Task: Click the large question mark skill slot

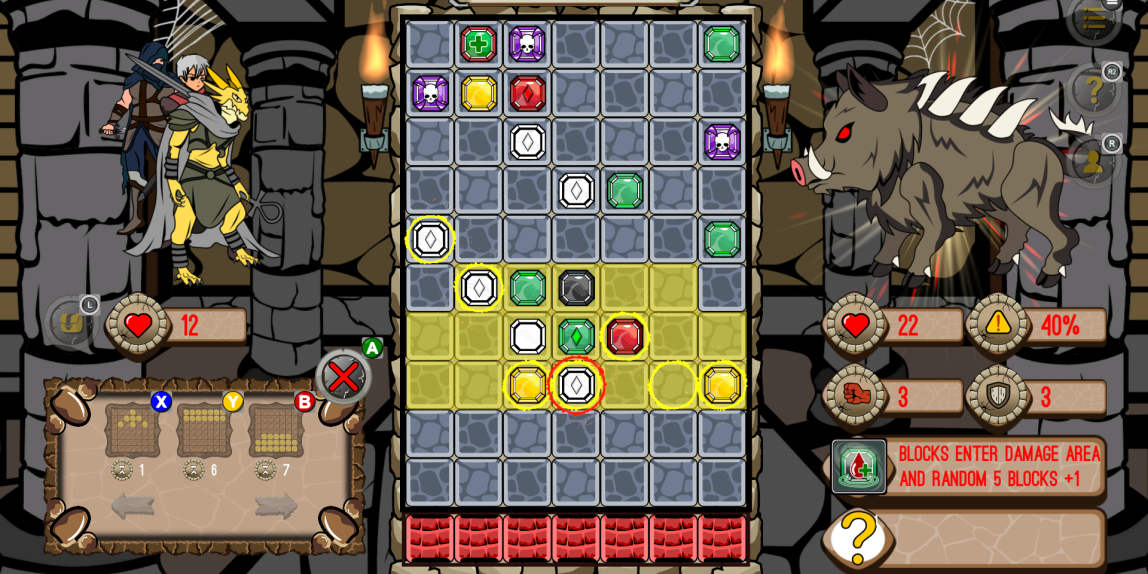Action: 858,538
